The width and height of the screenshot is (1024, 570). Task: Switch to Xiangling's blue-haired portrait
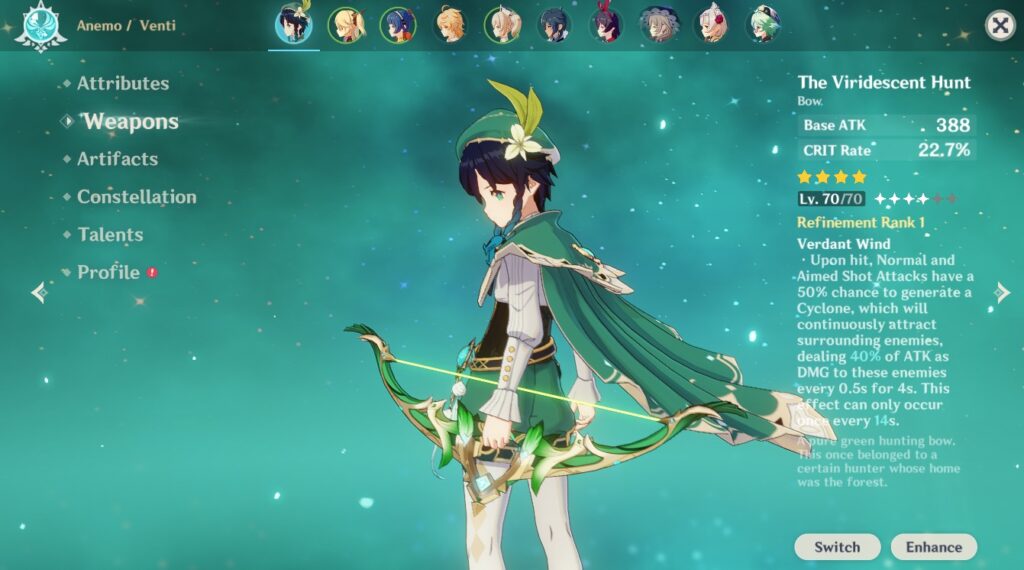click(398, 25)
